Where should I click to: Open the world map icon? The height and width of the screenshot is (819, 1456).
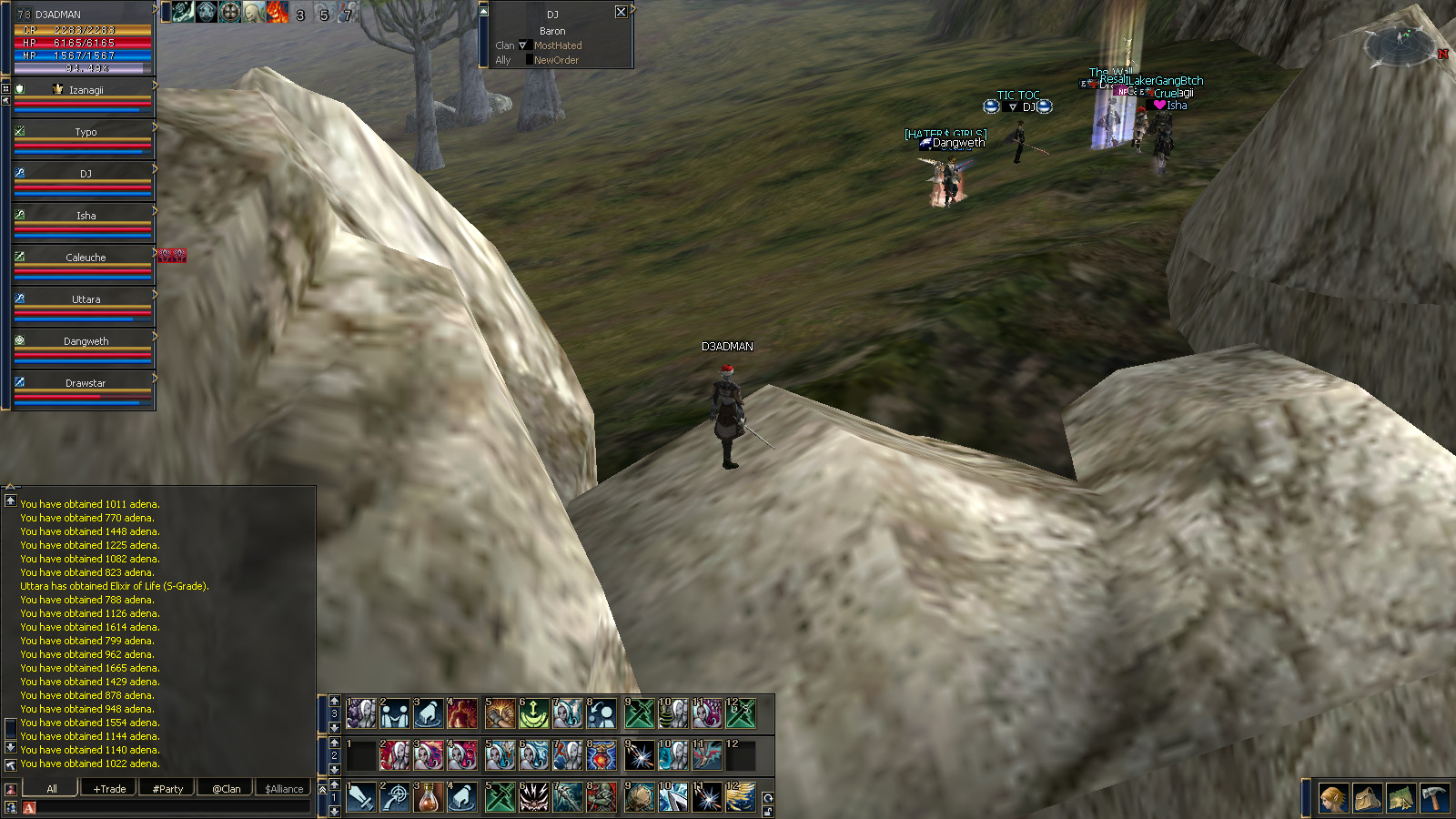1400,799
